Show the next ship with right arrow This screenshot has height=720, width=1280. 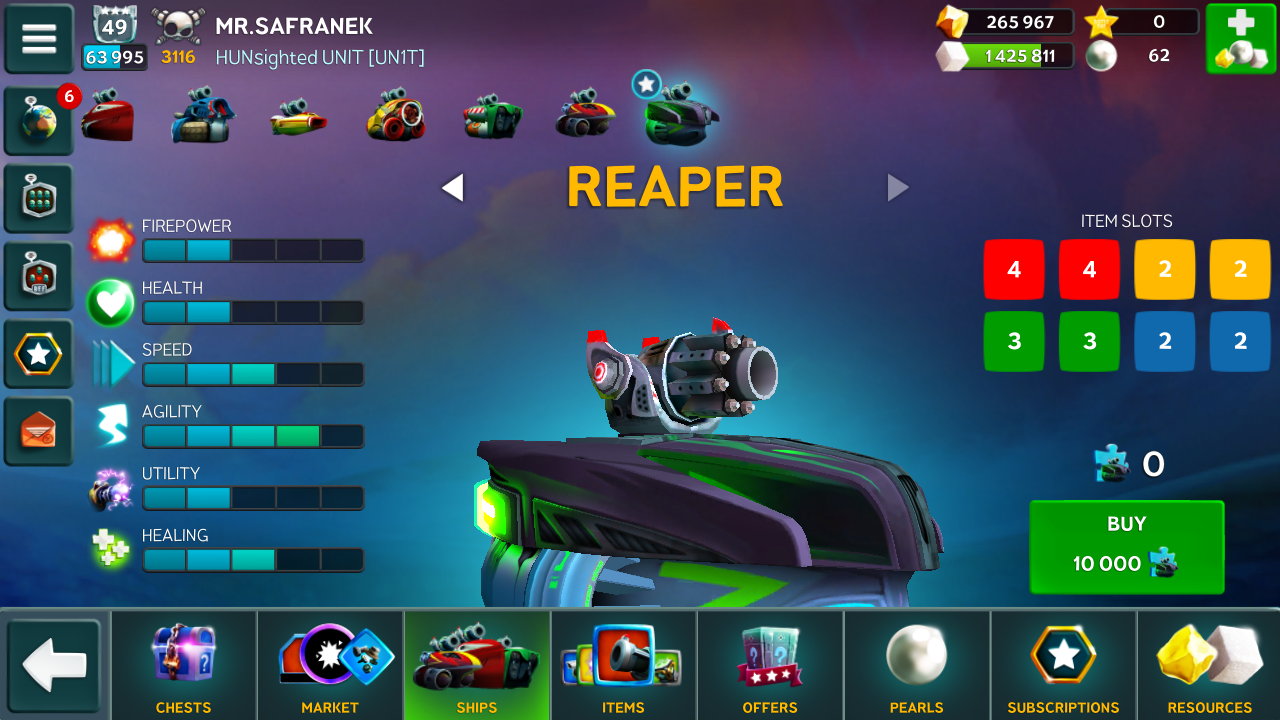898,187
